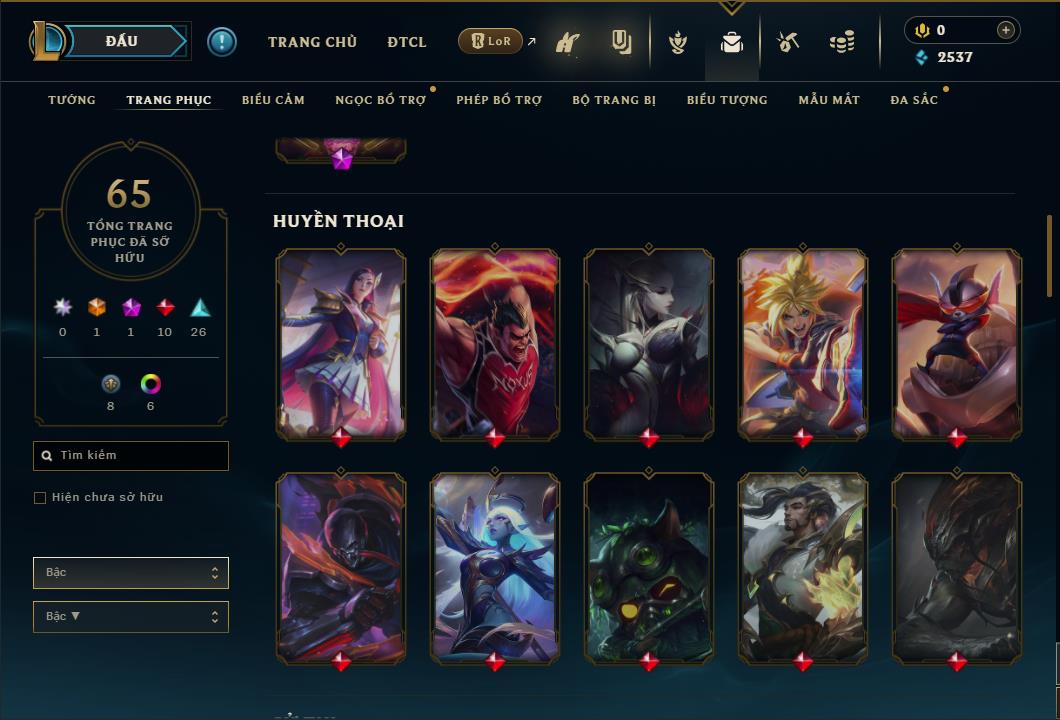Screen dimensions: 1060x720
Task: Add RP with the plus button
Action: coord(1006,30)
